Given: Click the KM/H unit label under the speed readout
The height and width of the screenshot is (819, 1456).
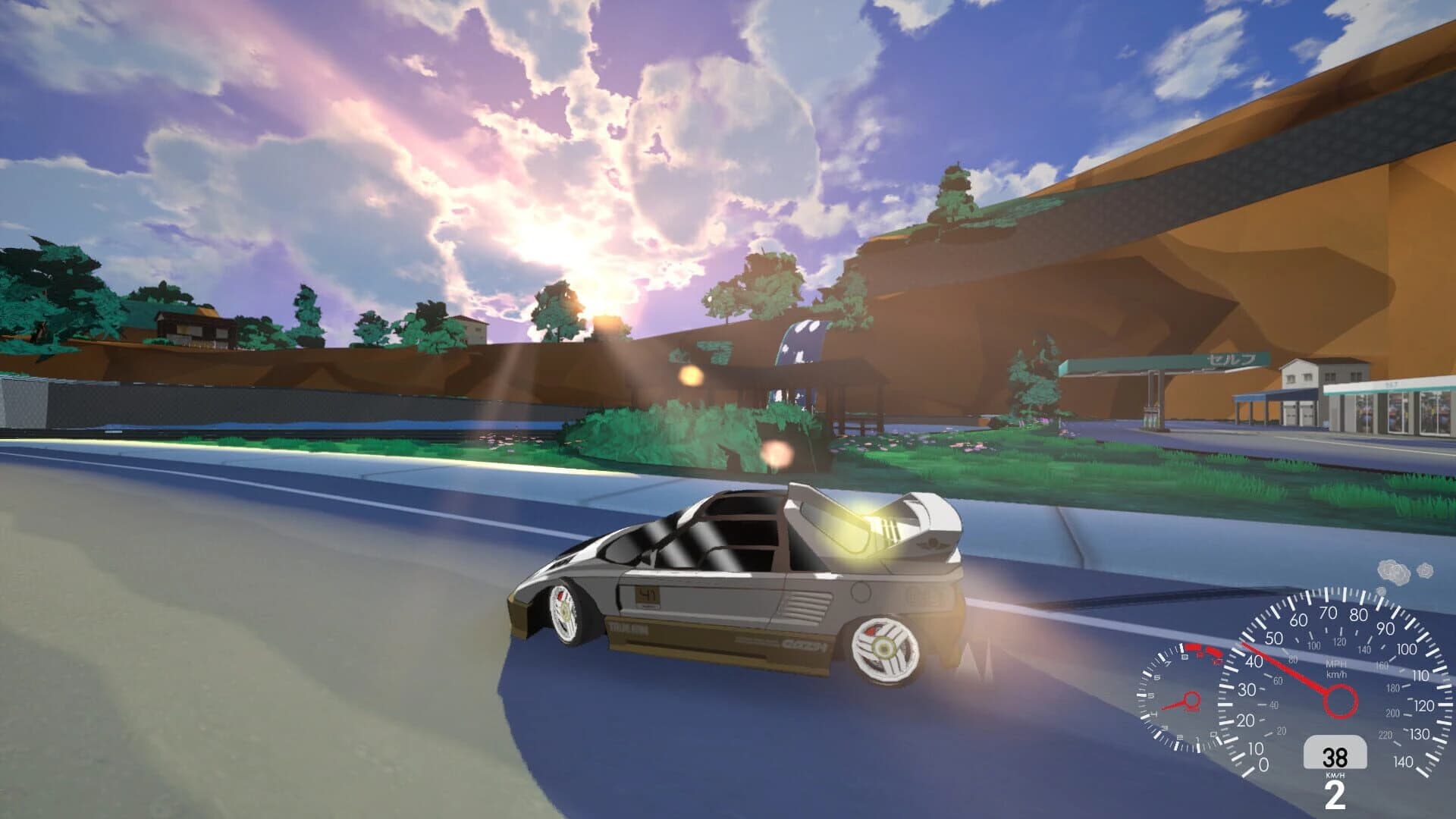Looking at the screenshot, I should 1335,773.
